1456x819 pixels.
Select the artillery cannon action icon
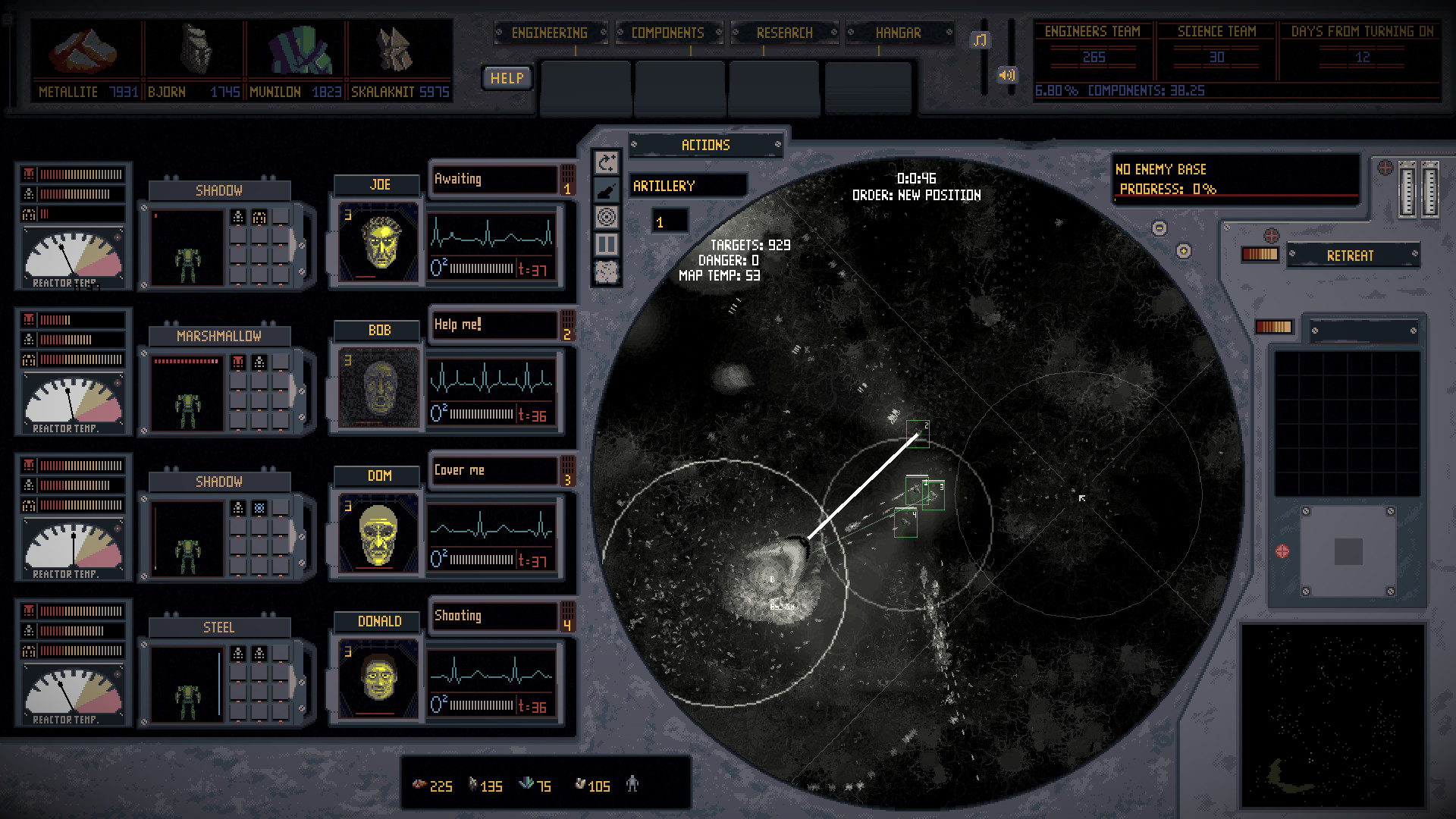pyautogui.click(x=607, y=190)
